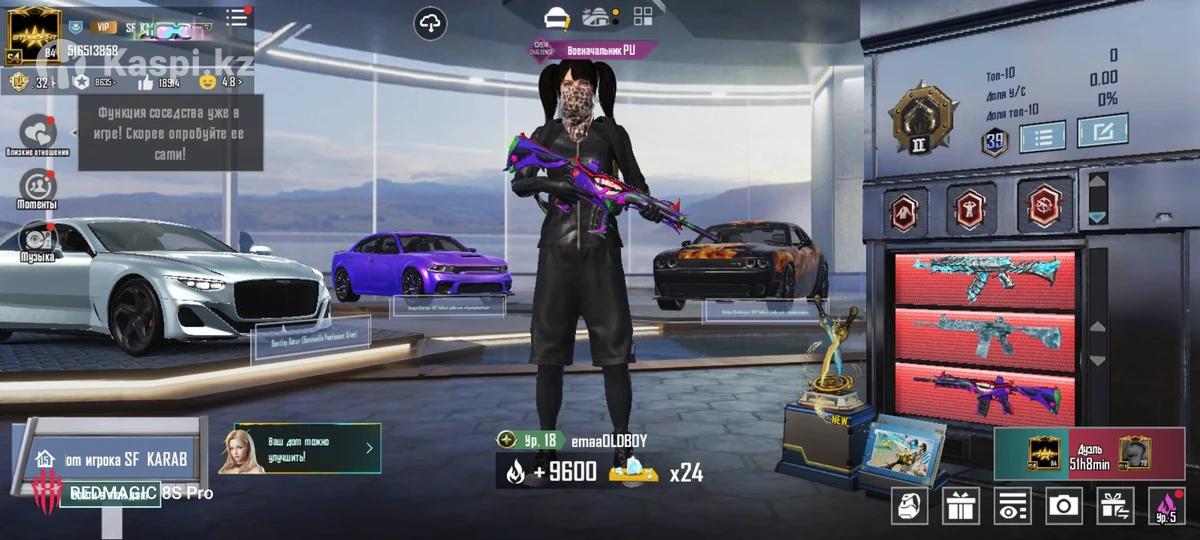Open the list button in the stats panel
Image resolution: width=1200 pixels, height=540 pixels.
click(x=1042, y=136)
